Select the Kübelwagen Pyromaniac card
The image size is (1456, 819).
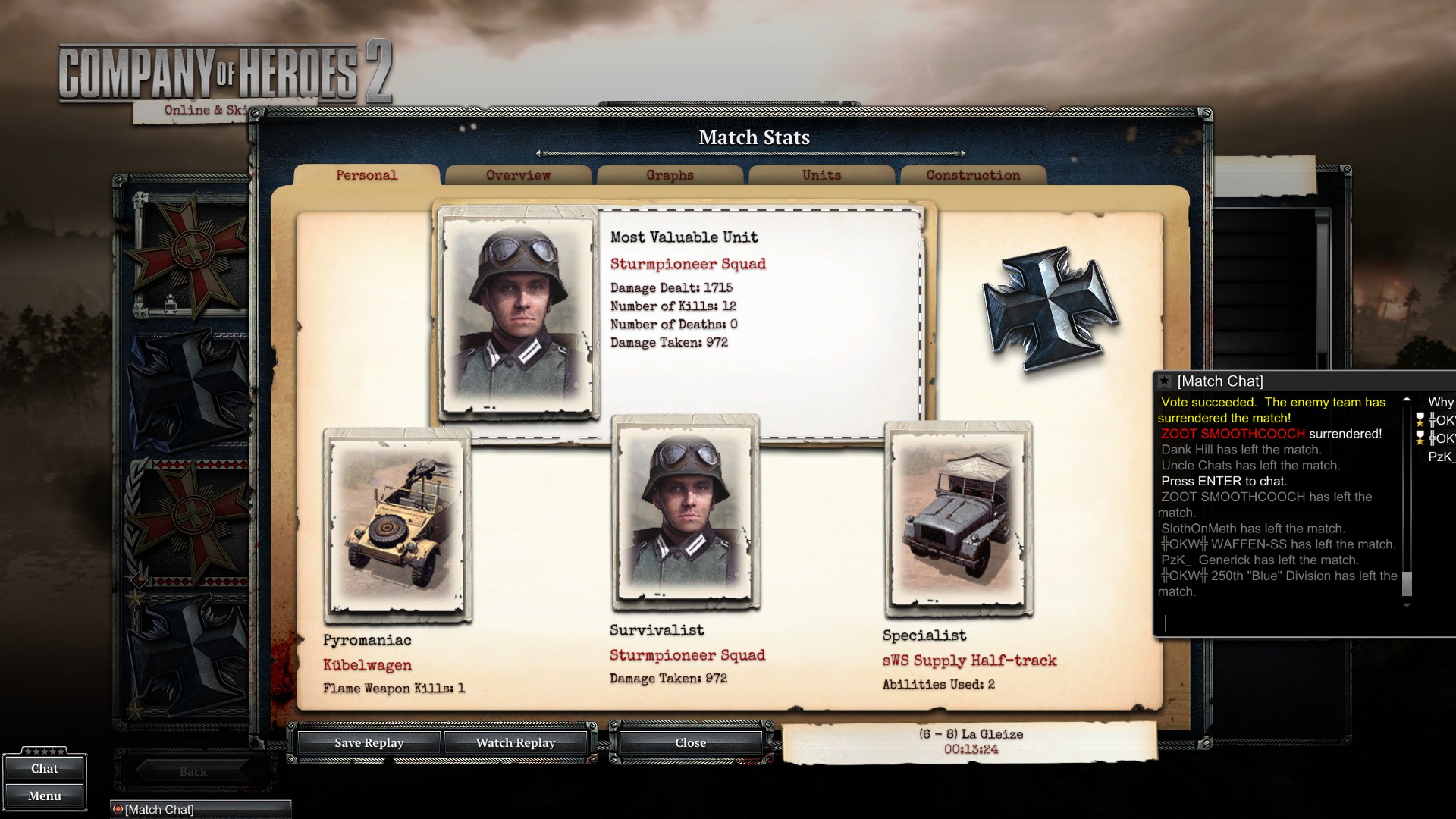(x=397, y=525)
